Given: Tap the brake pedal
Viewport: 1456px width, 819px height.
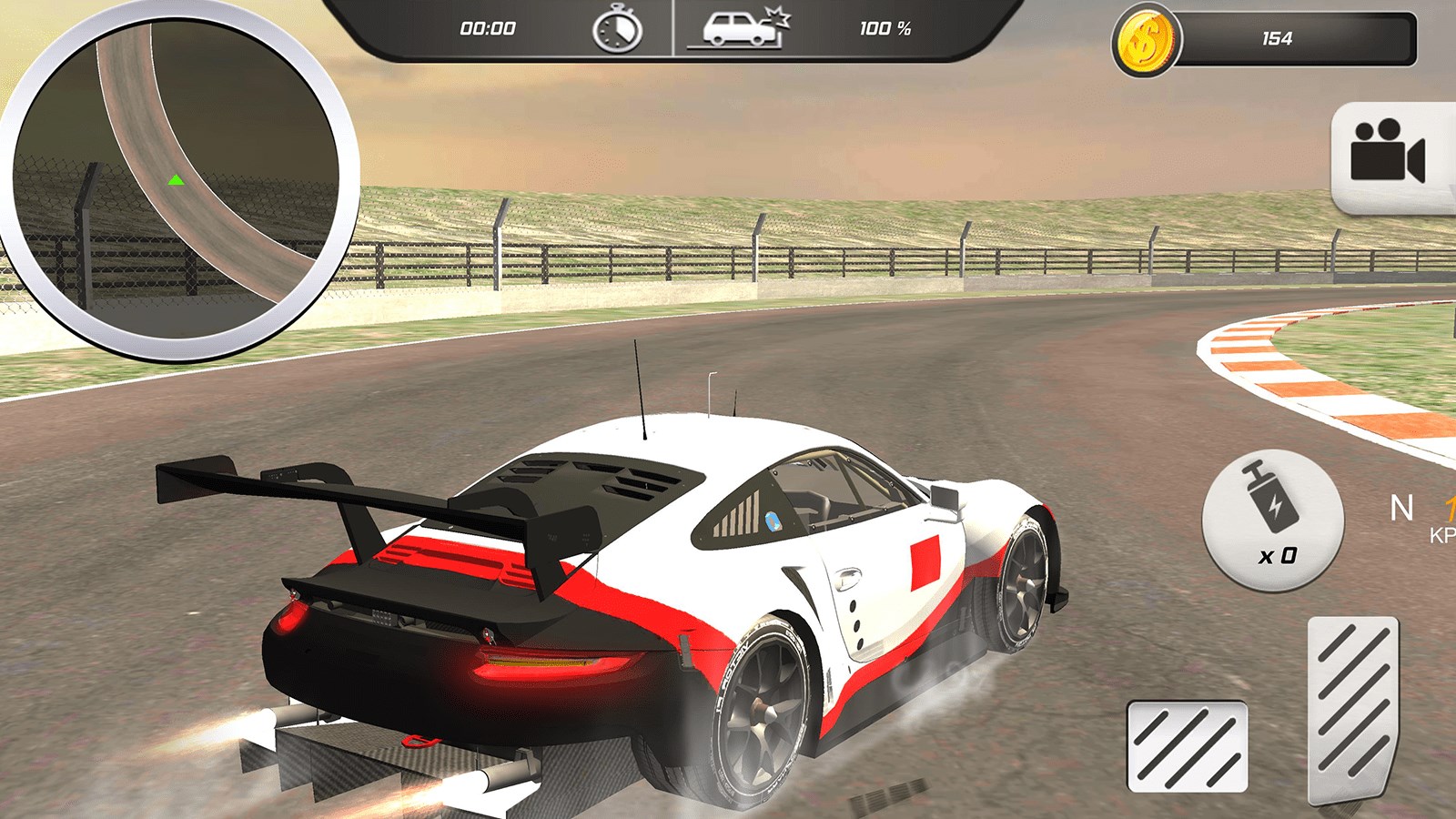Looking at the screenshot, I should tap(1187, 746).
